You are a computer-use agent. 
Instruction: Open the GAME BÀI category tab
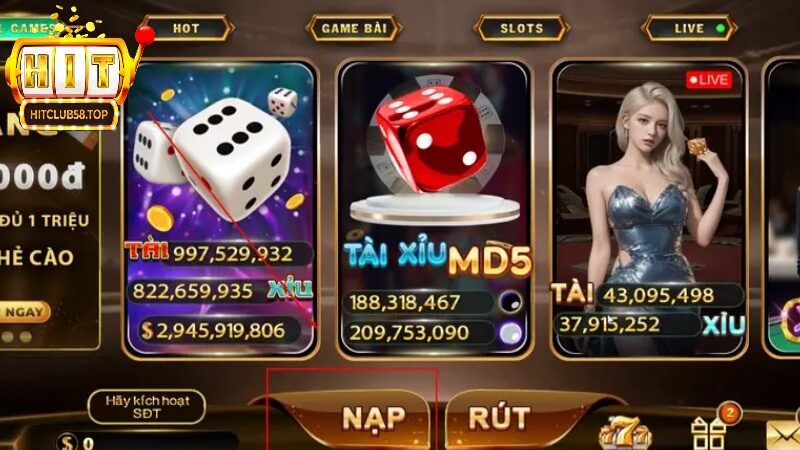click(x=352, y=28)
